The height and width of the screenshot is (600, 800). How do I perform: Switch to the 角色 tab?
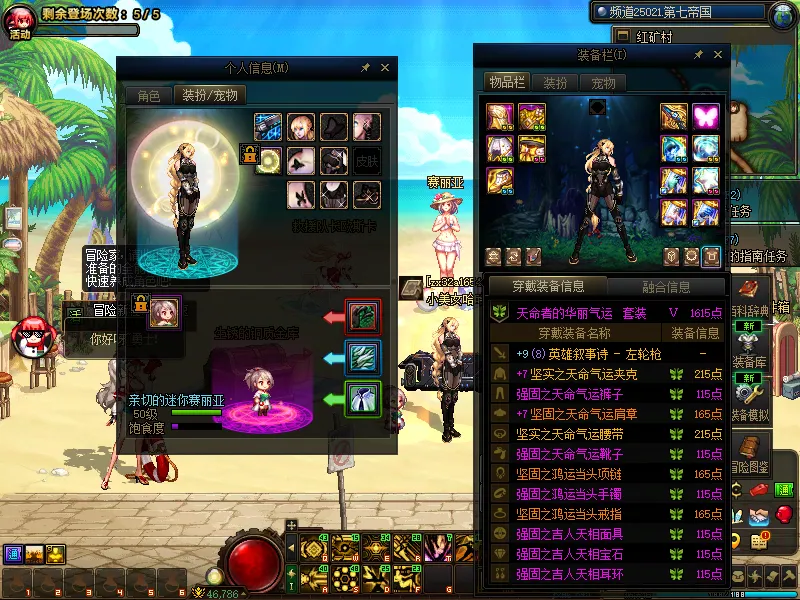point(148,96)
